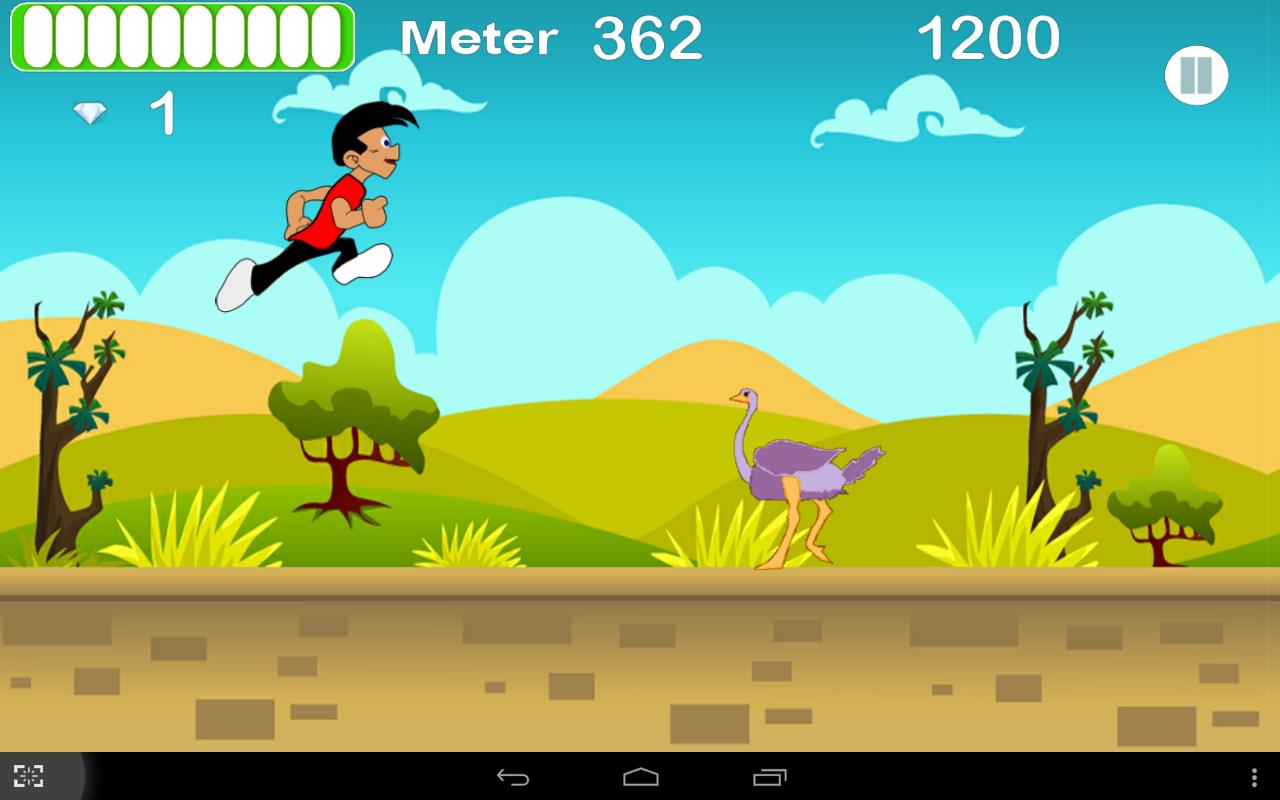Image resolution: width=1280 pixels, height=800 pixels.
Task: Tap the Meter label
Action: tap(478, 38)
